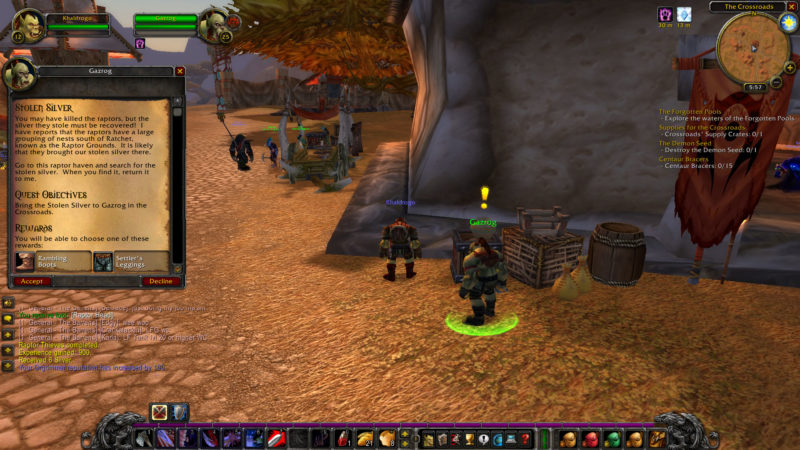Zoom out on the minimap
This screenshot has height=450, width=800.
(776, 82)
